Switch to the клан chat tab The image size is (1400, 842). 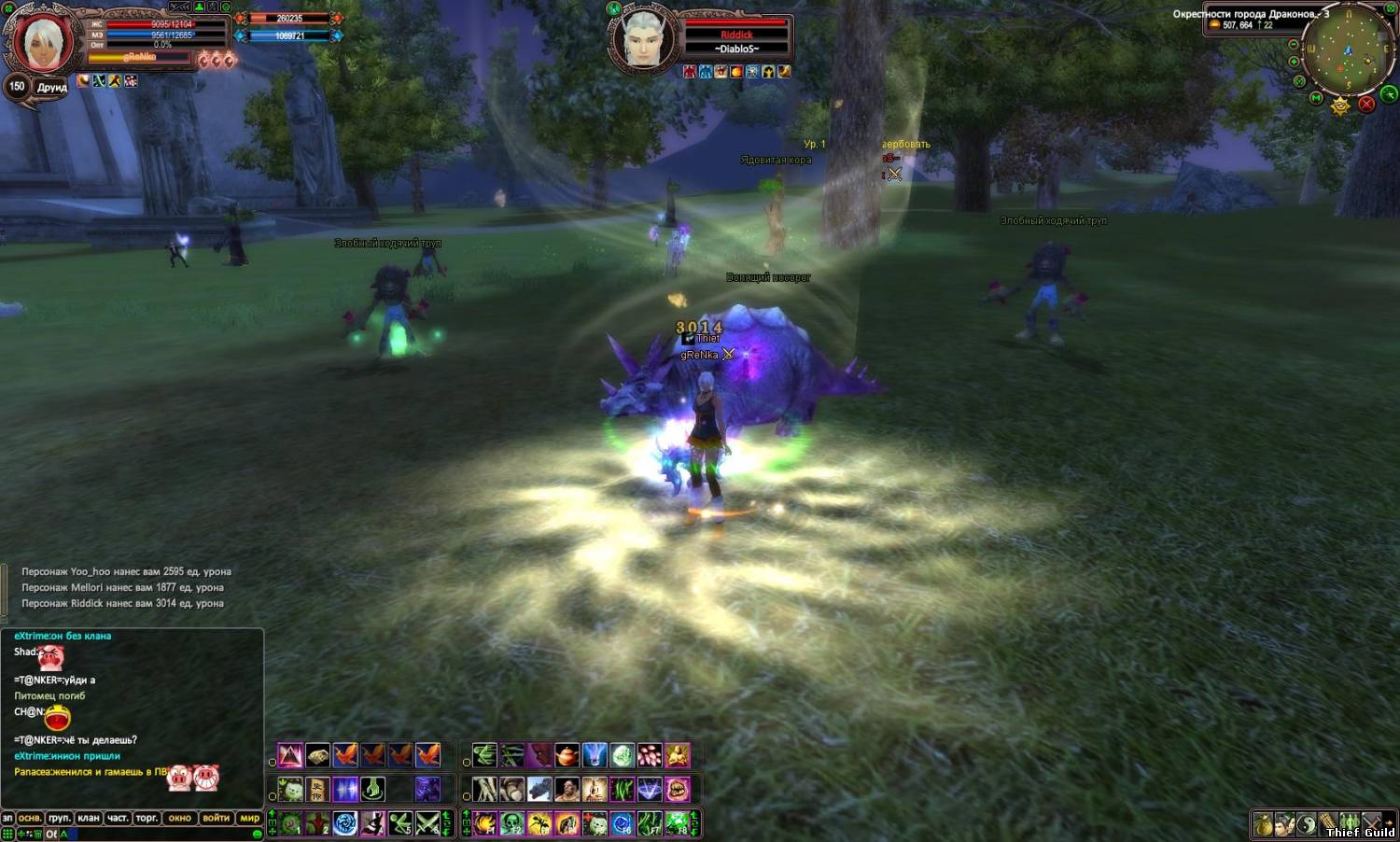(89, 818)
